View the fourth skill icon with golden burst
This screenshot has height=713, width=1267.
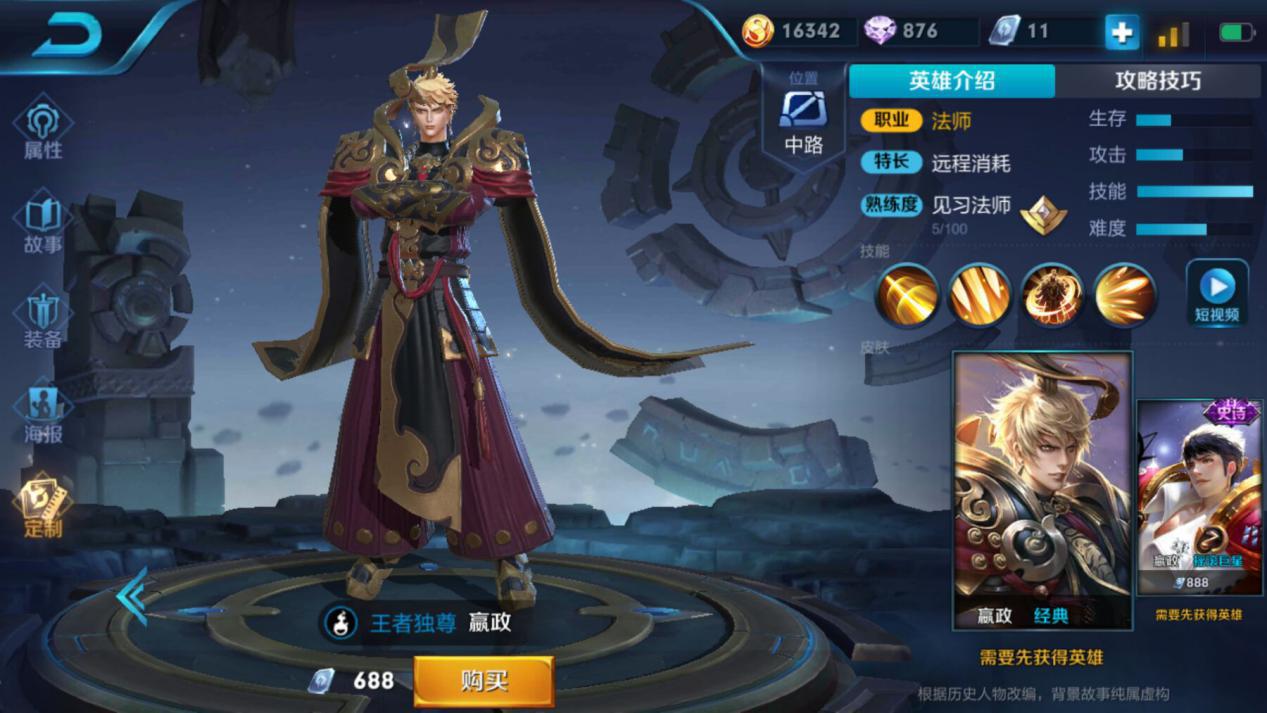1125,295
